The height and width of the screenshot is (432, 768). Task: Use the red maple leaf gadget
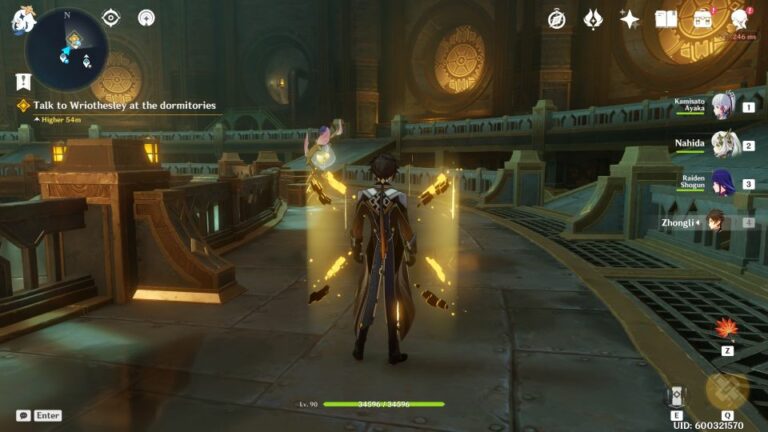(727, 328)
